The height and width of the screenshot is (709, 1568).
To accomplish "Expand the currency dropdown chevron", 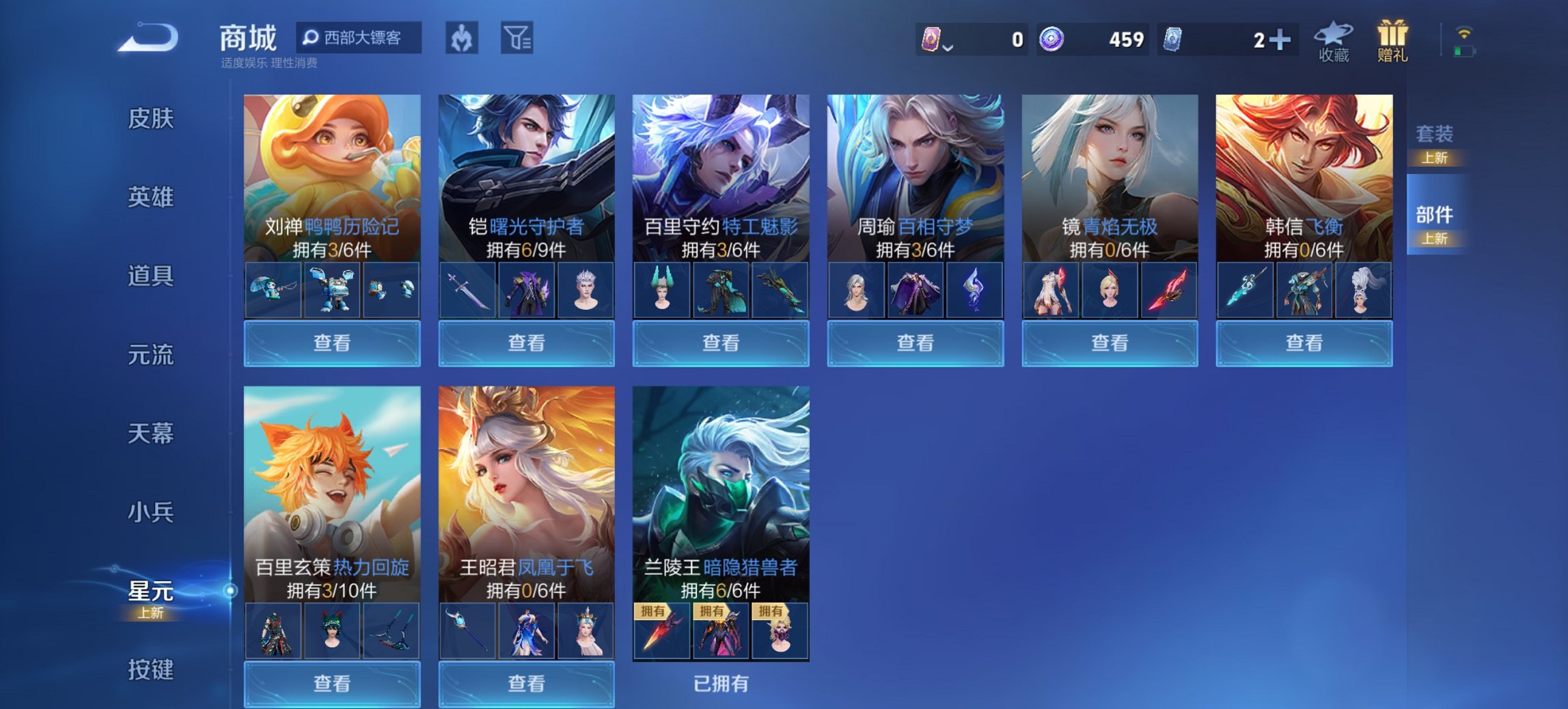I will [x=949, y=49].
